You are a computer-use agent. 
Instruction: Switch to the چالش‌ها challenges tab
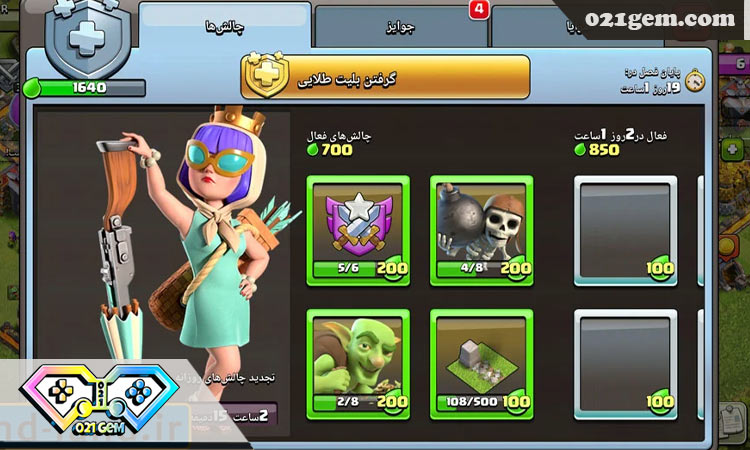click(x=224, y=27)
